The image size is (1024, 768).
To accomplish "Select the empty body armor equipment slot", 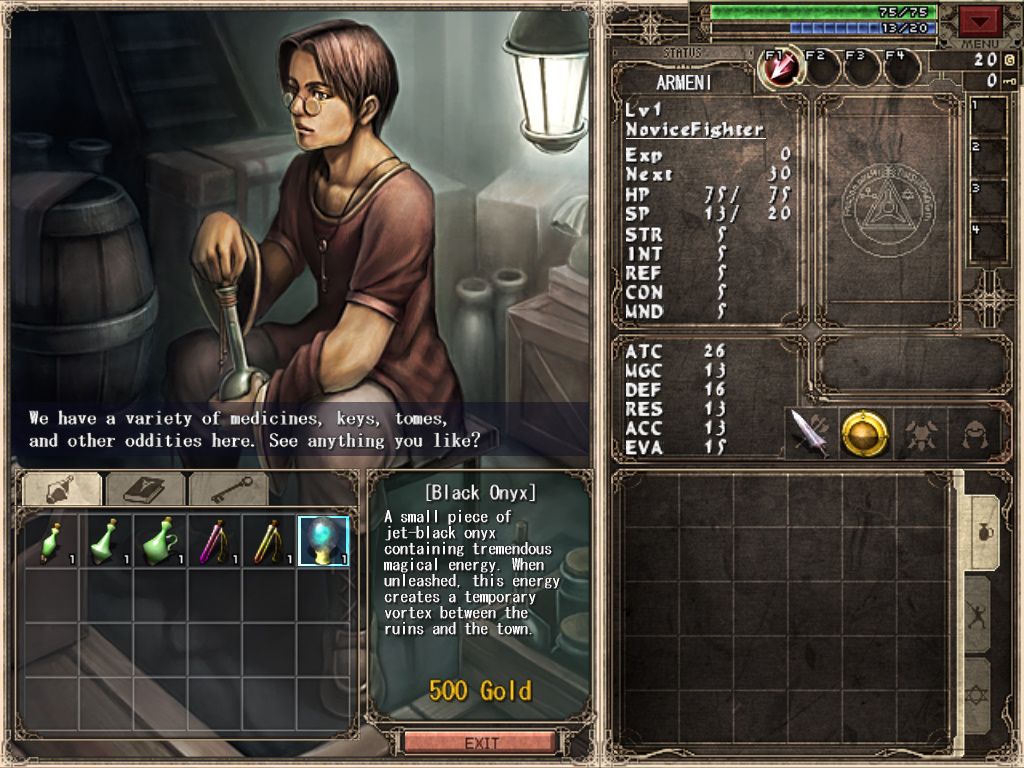I will pos(920,433).
